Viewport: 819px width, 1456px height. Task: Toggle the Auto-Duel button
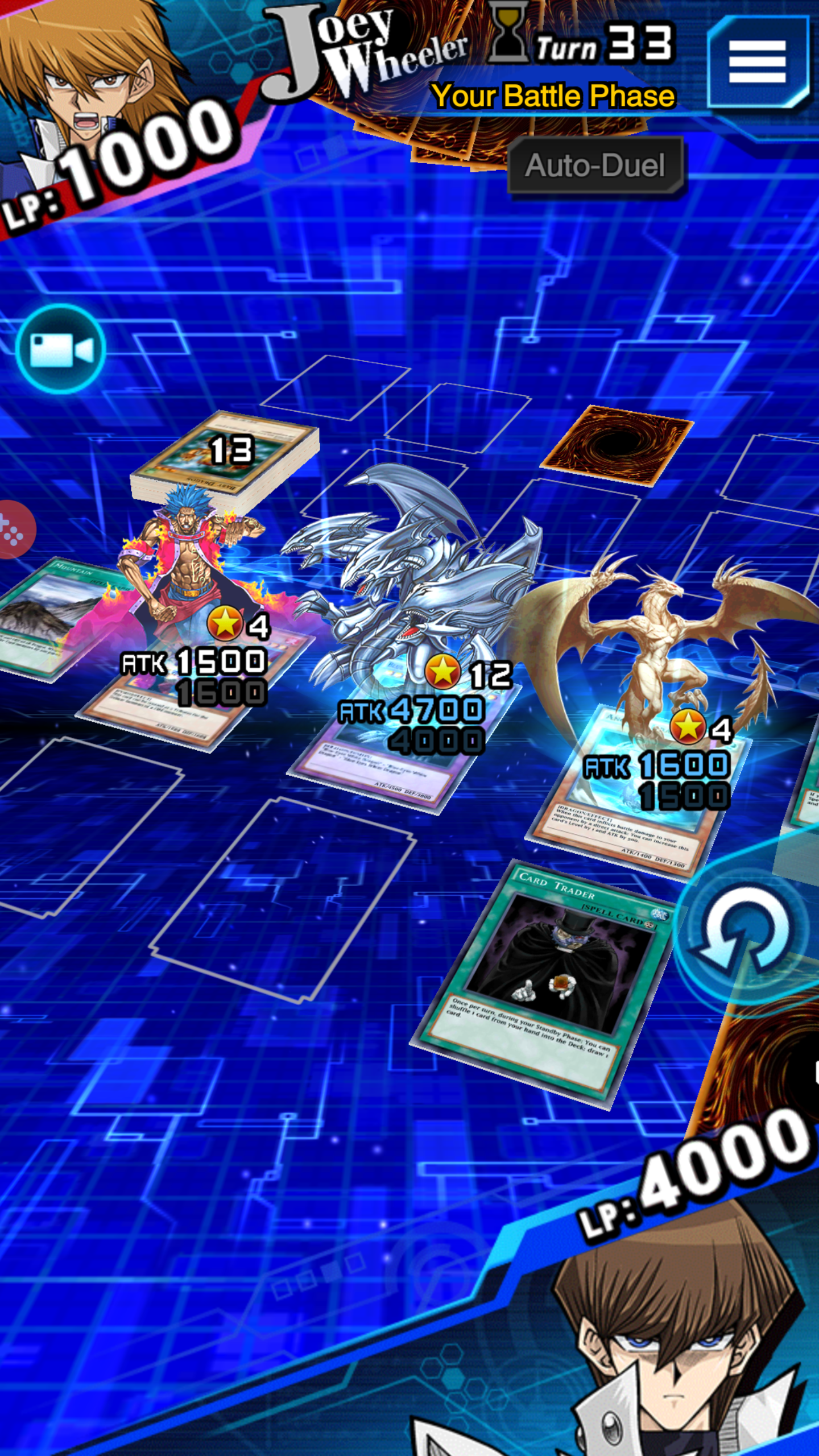coord(595,166)
